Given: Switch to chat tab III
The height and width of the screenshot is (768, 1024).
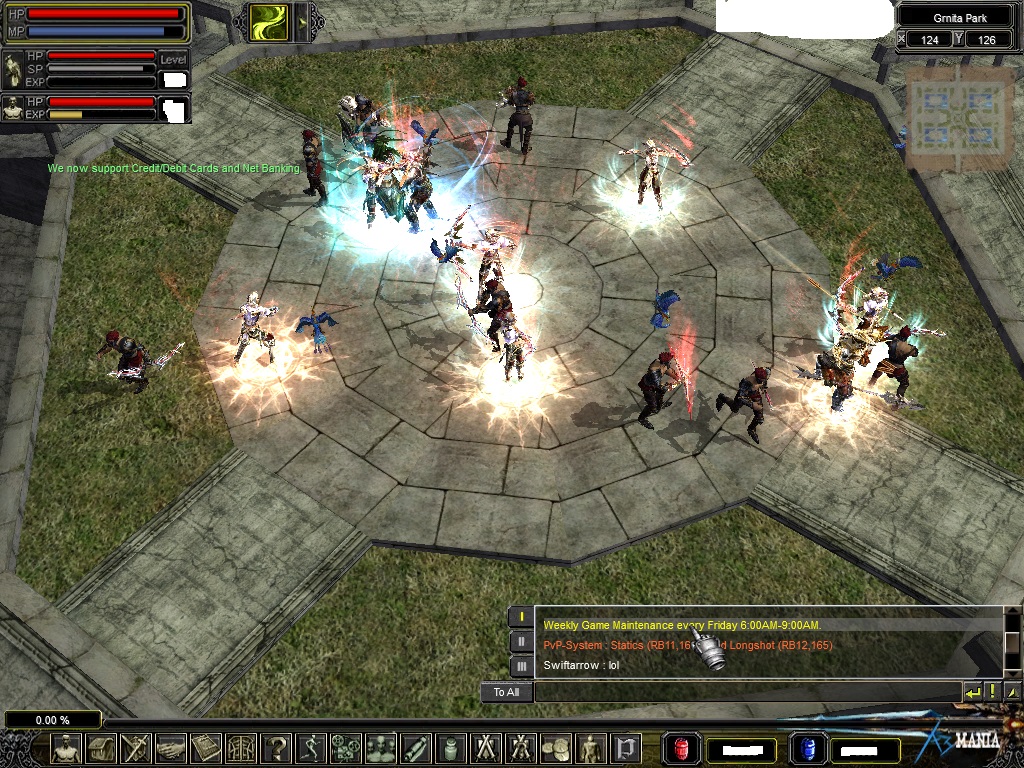Looking at the screenshot, I should click(x=521, y=665).
